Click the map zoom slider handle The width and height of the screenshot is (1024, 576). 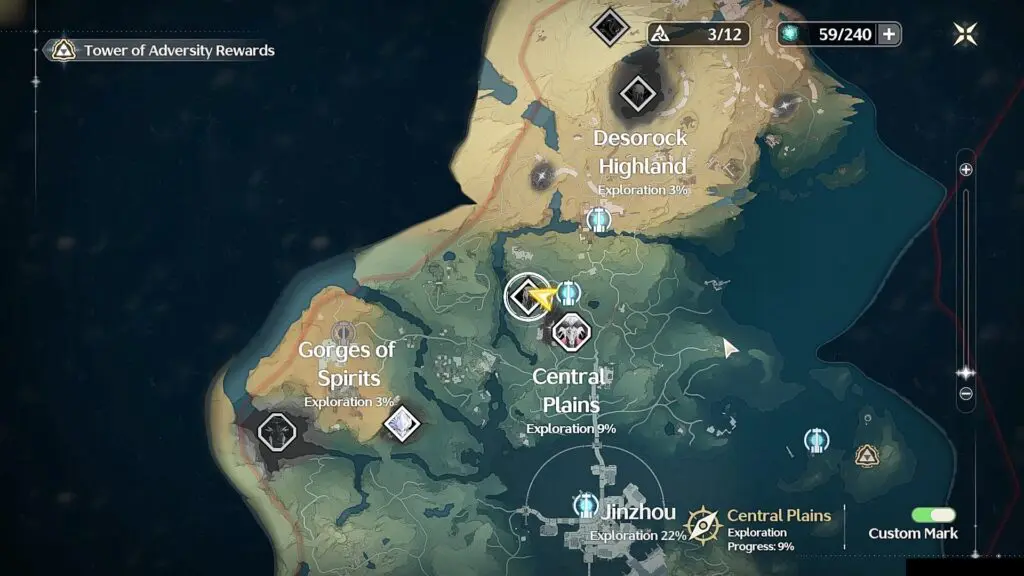coord(966,372)
